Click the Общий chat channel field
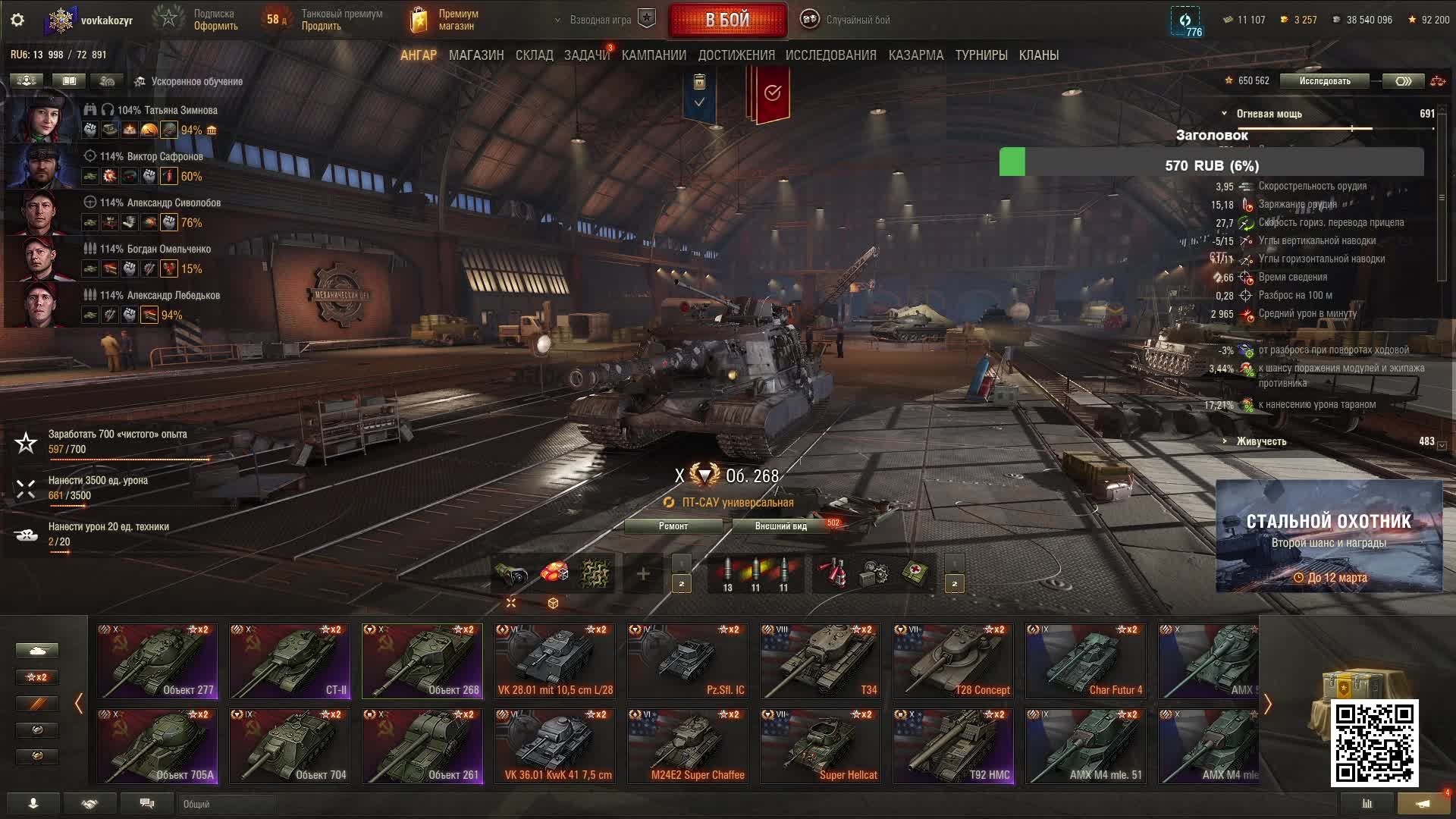This screenshot has height=819, width=1456. pyautogui.click(x=227, y=804)
